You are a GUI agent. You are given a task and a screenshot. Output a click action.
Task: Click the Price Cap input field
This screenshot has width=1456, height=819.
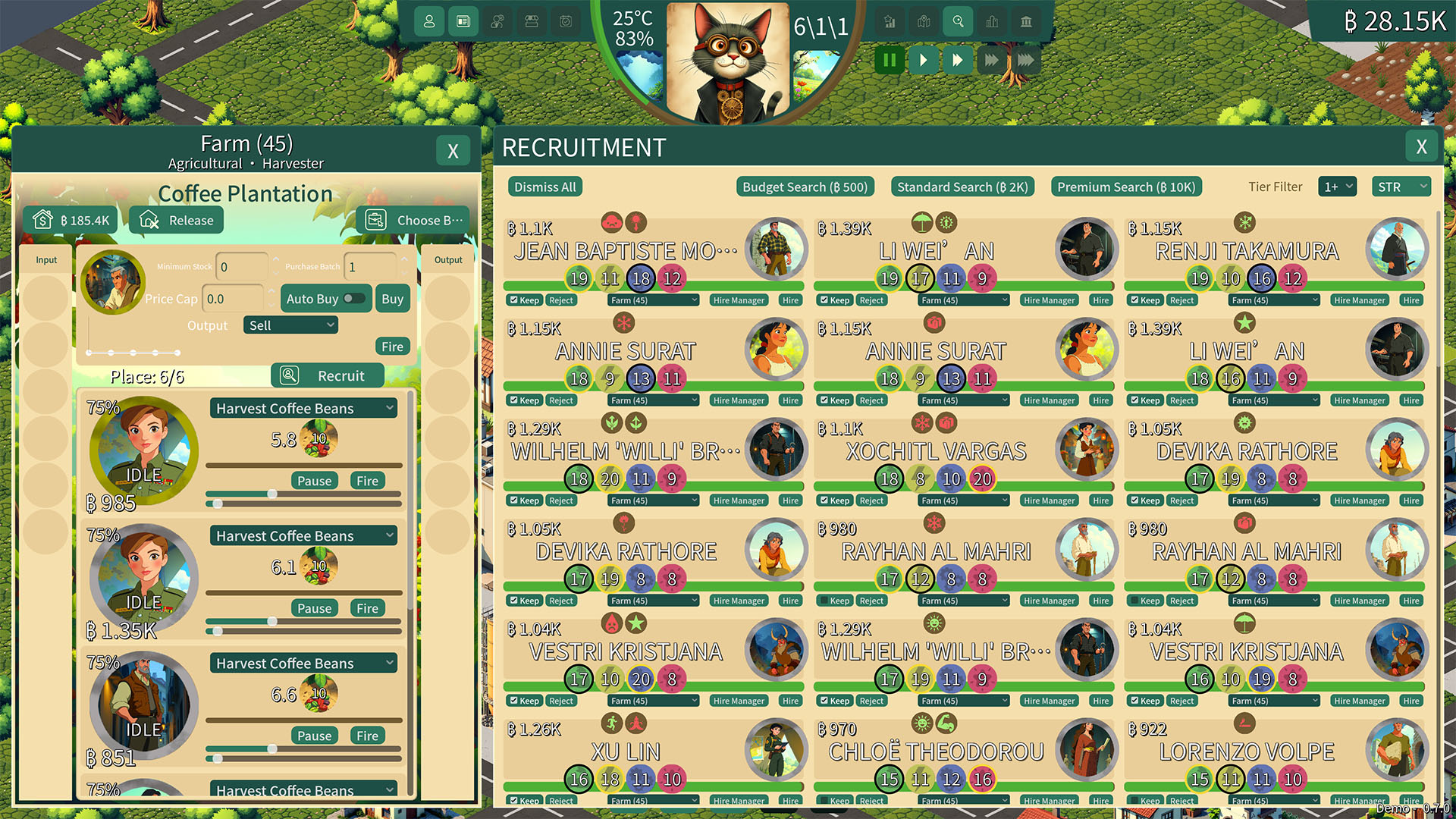click(233, 299)
